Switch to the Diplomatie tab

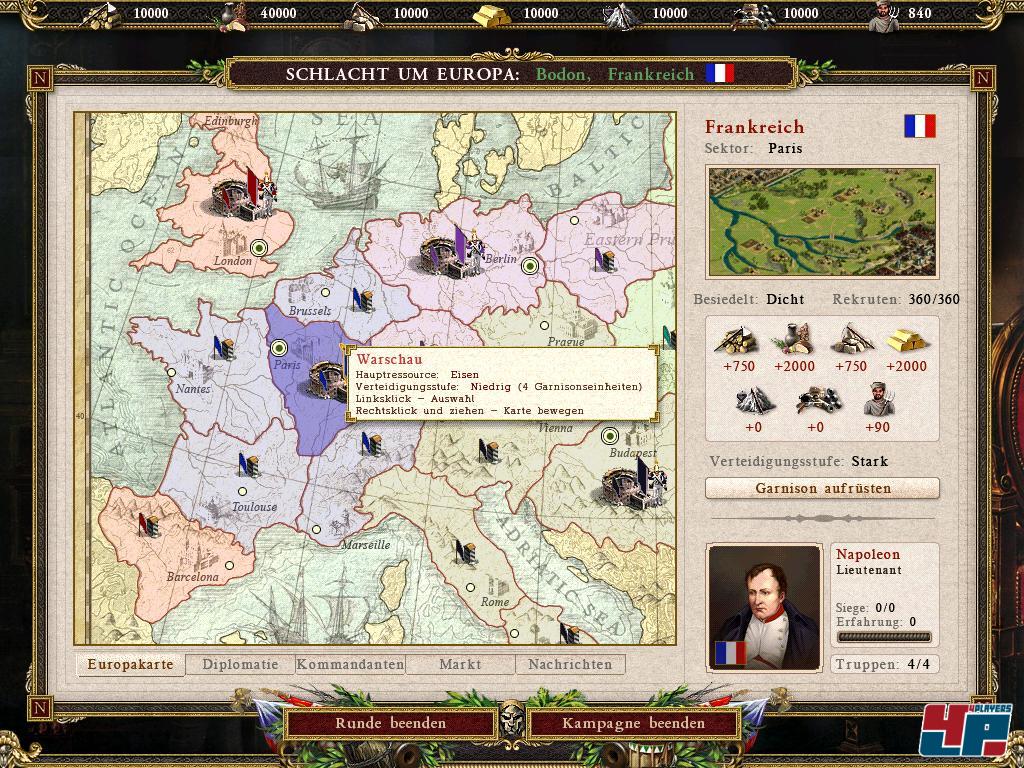point(240,664)
